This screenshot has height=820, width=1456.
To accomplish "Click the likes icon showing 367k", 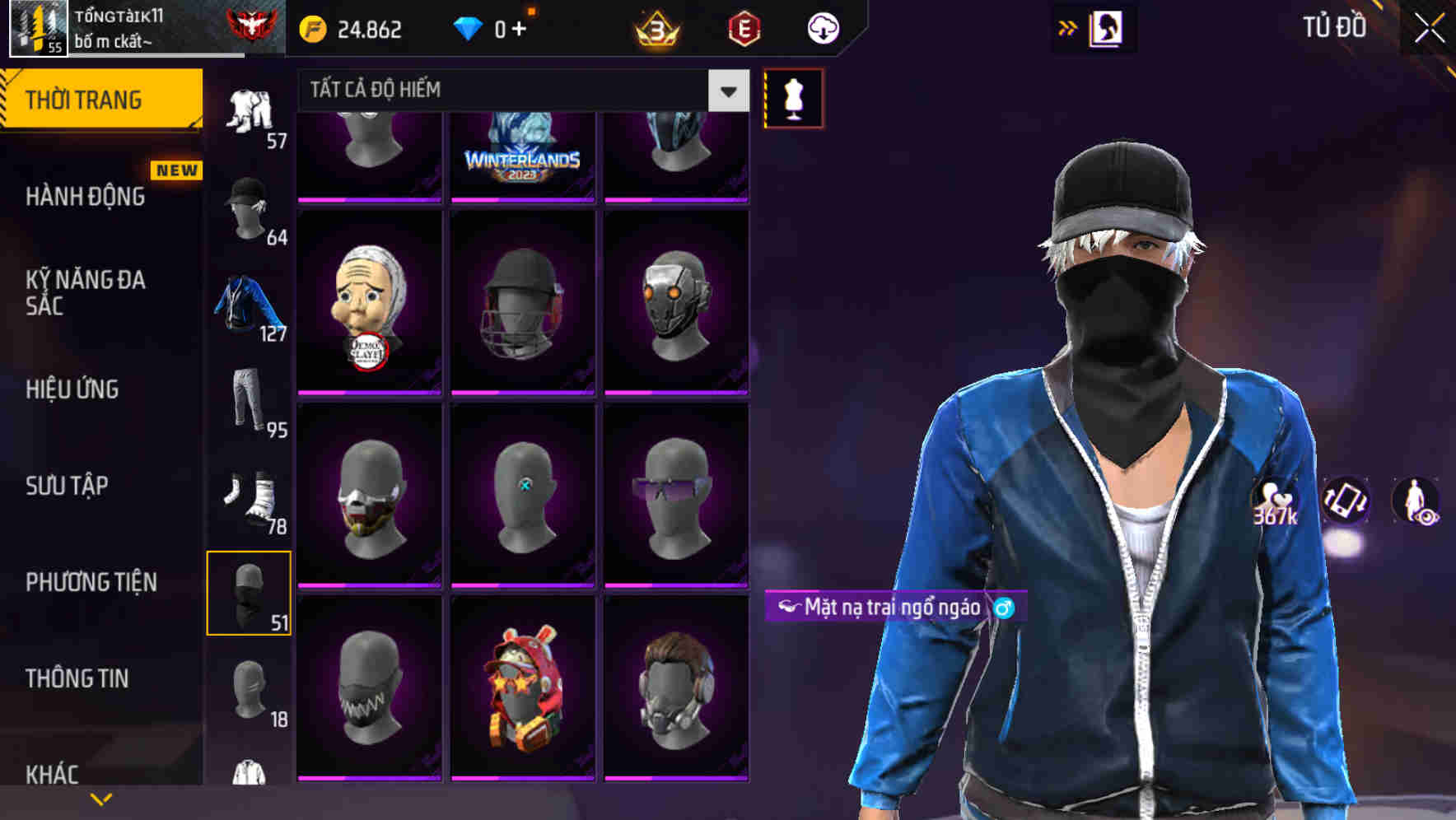I will pyautogui.click(x=1272, y=502).
